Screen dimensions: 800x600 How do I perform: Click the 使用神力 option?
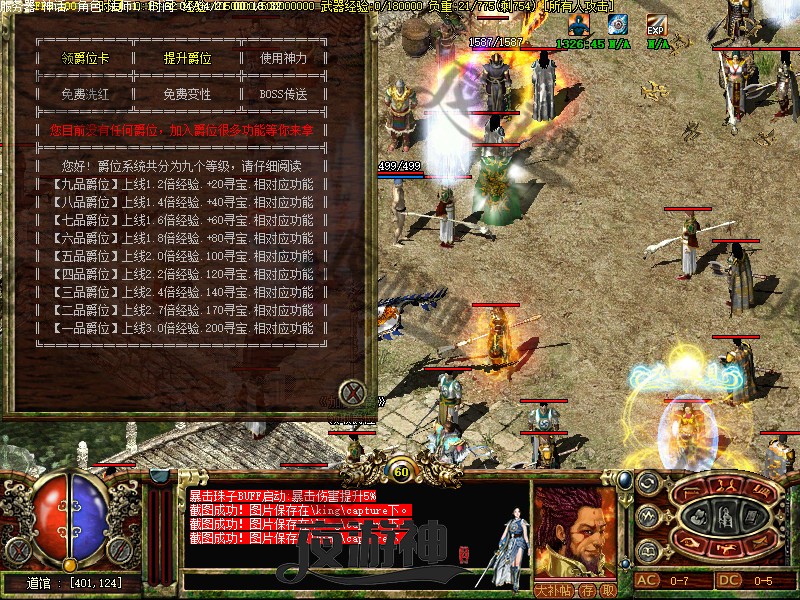click(284, 58)
